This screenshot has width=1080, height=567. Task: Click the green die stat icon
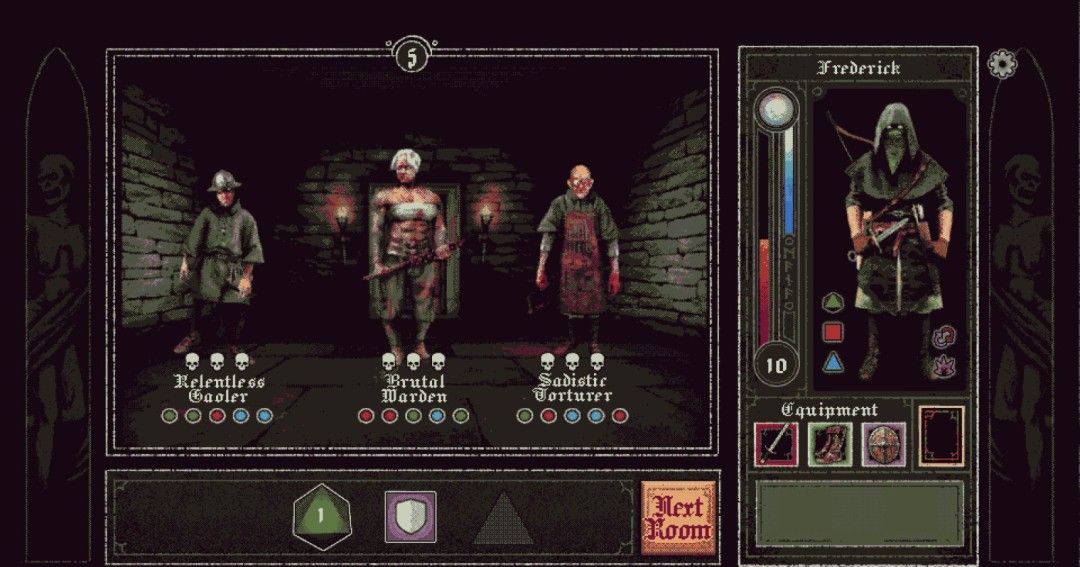(x=832, y=301)
